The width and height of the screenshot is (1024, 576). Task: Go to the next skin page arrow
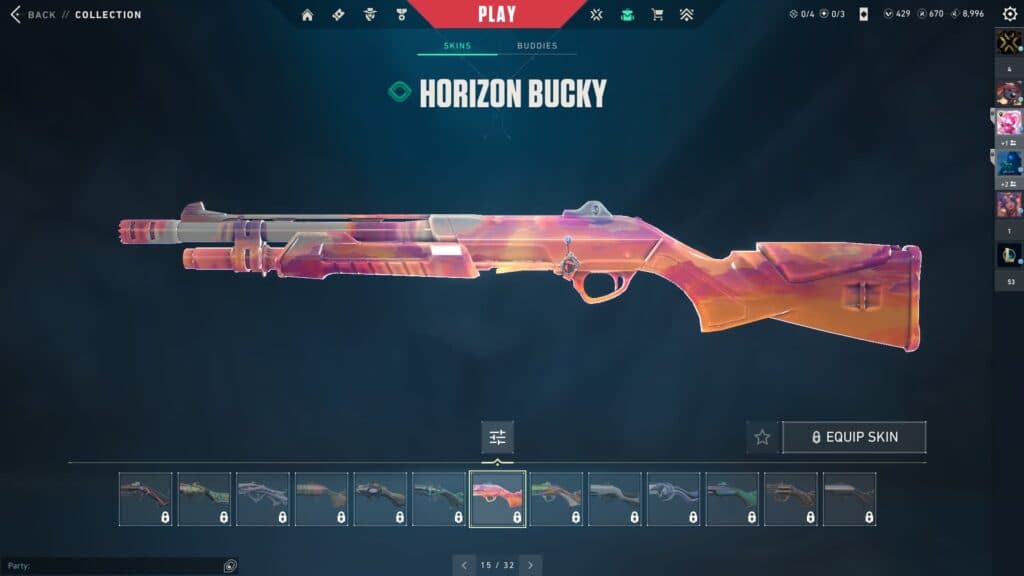(530, 565)
